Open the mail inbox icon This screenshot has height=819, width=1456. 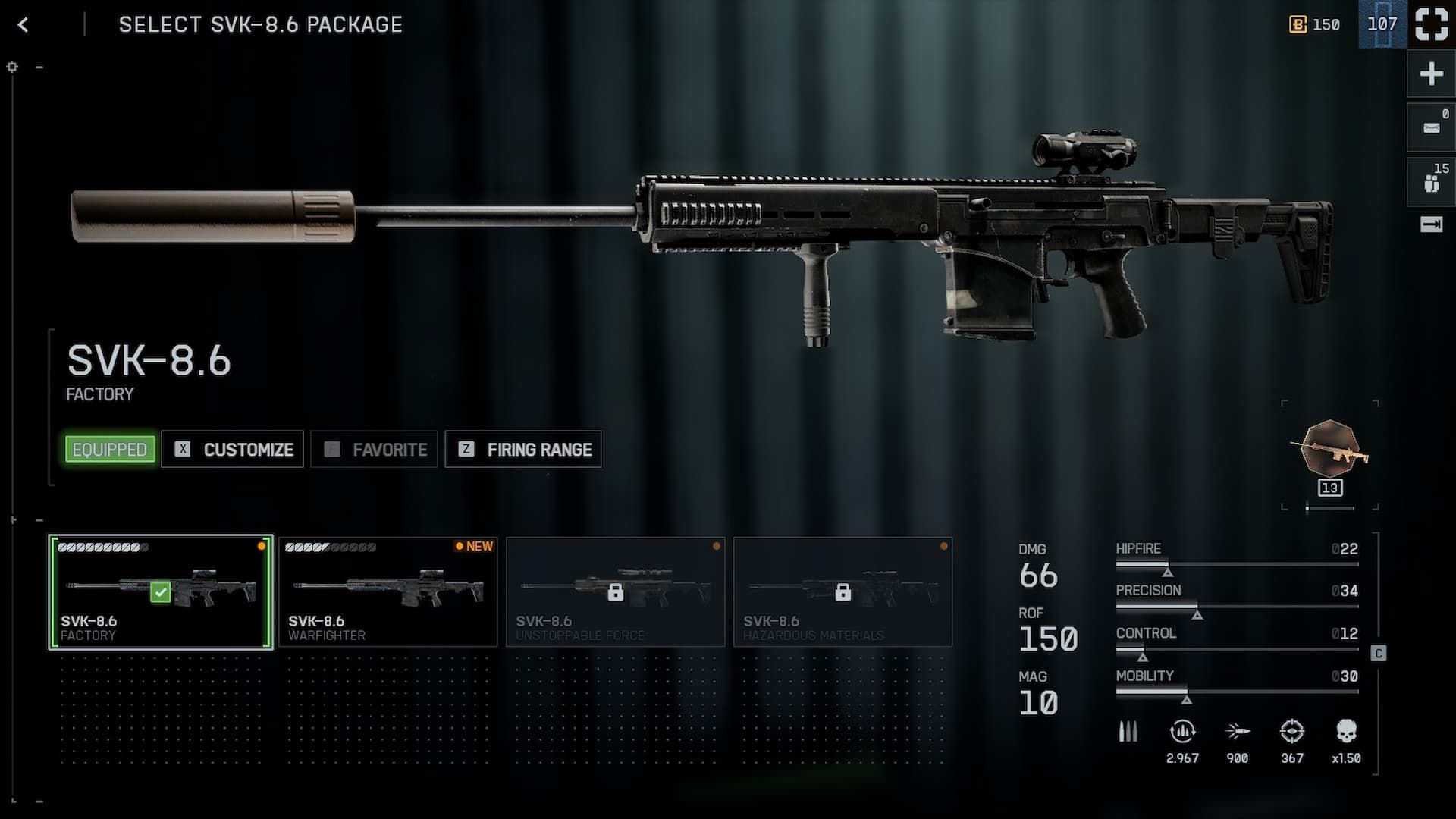click(x=1431, y=127)
